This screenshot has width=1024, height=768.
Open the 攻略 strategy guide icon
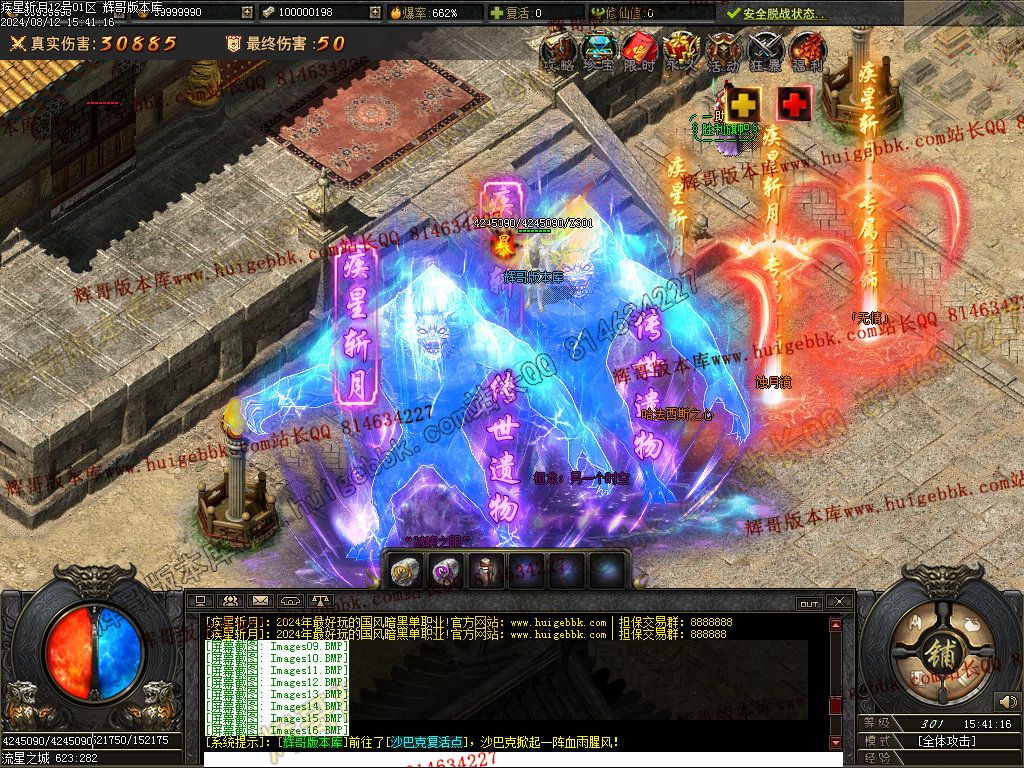[x=557, y=50]
